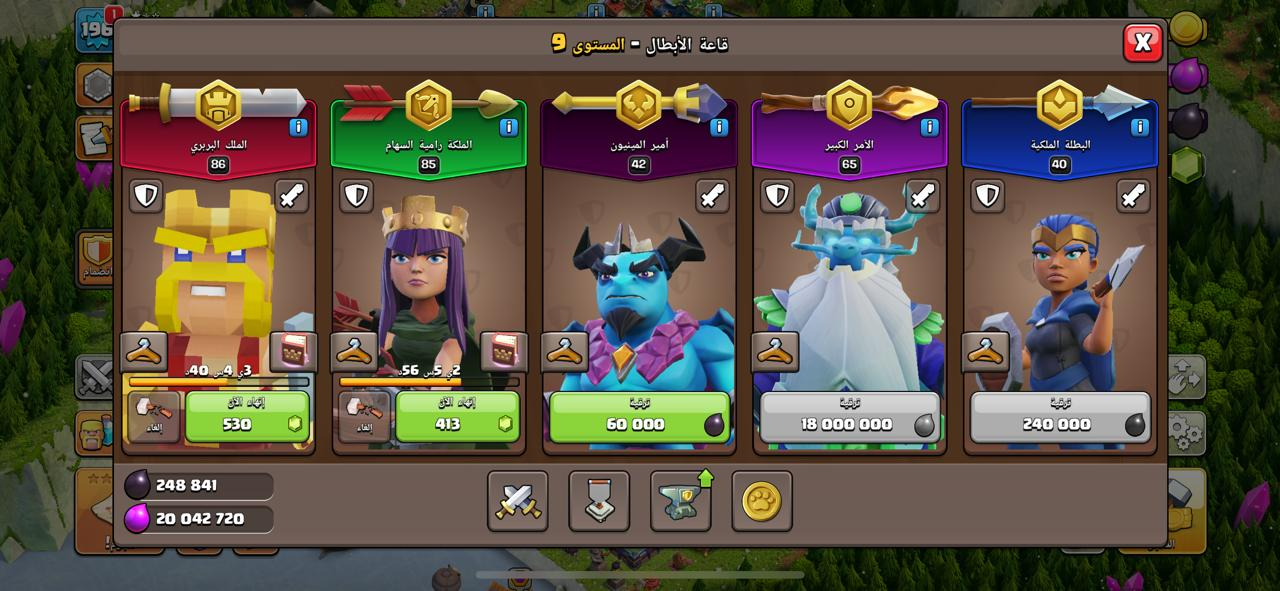Show info for the Archer Queen

(x=508, y=127)
